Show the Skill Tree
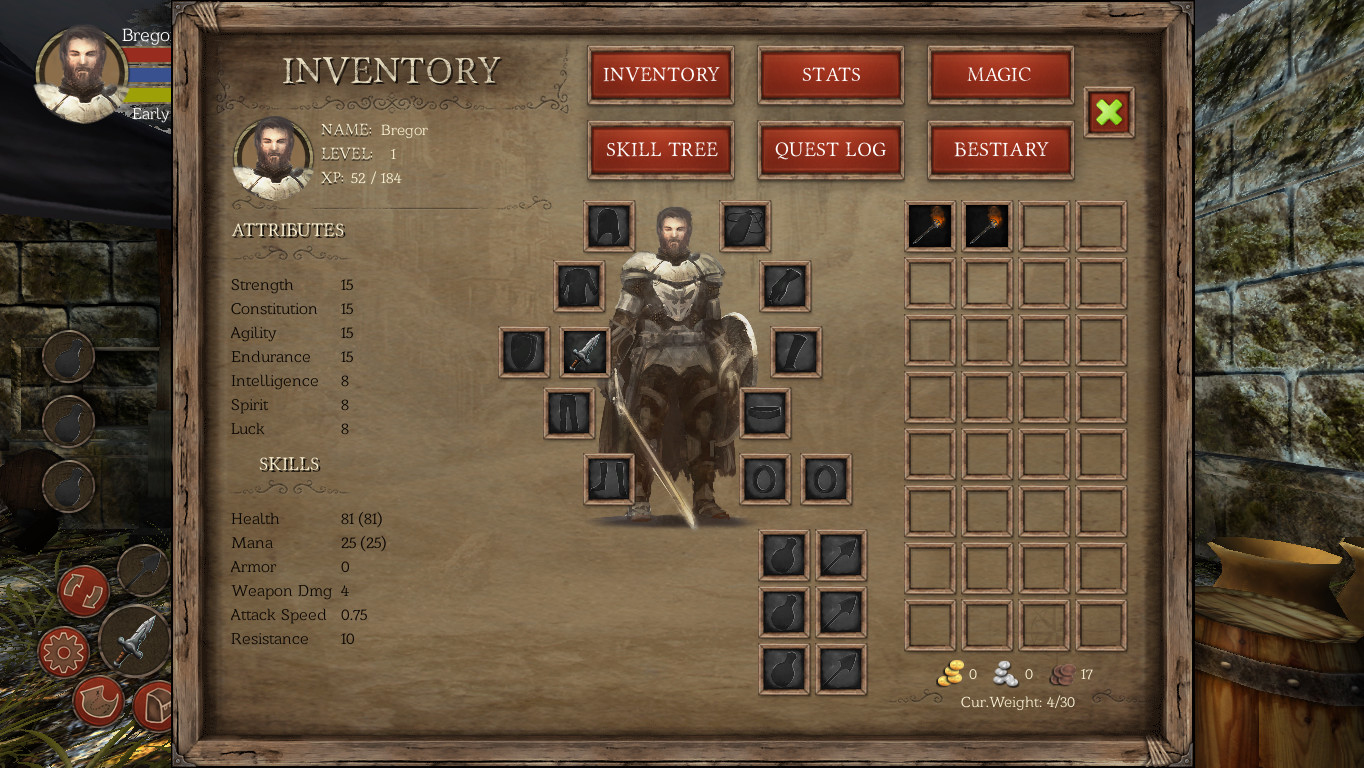This screenshot has height=768, width=1364. (x=661, y=150)
